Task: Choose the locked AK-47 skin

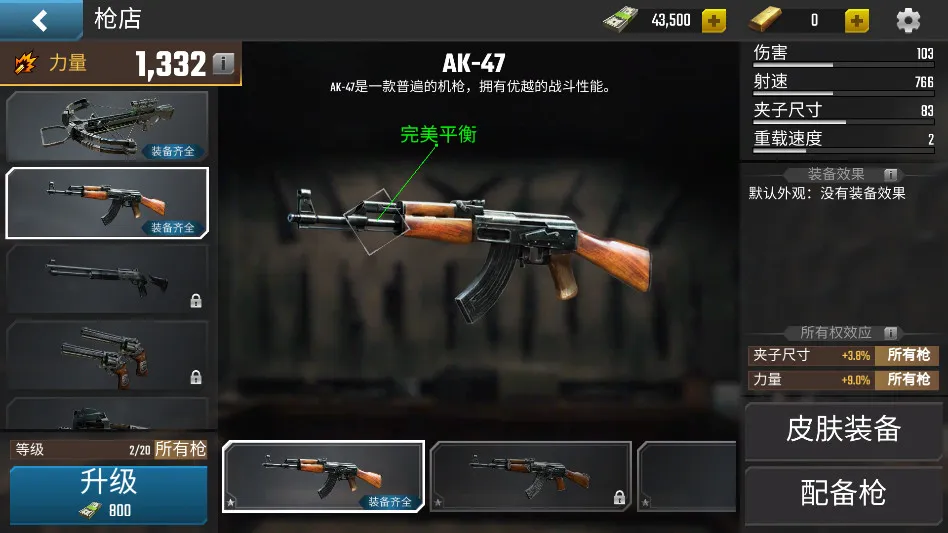Action: (530, 476)
